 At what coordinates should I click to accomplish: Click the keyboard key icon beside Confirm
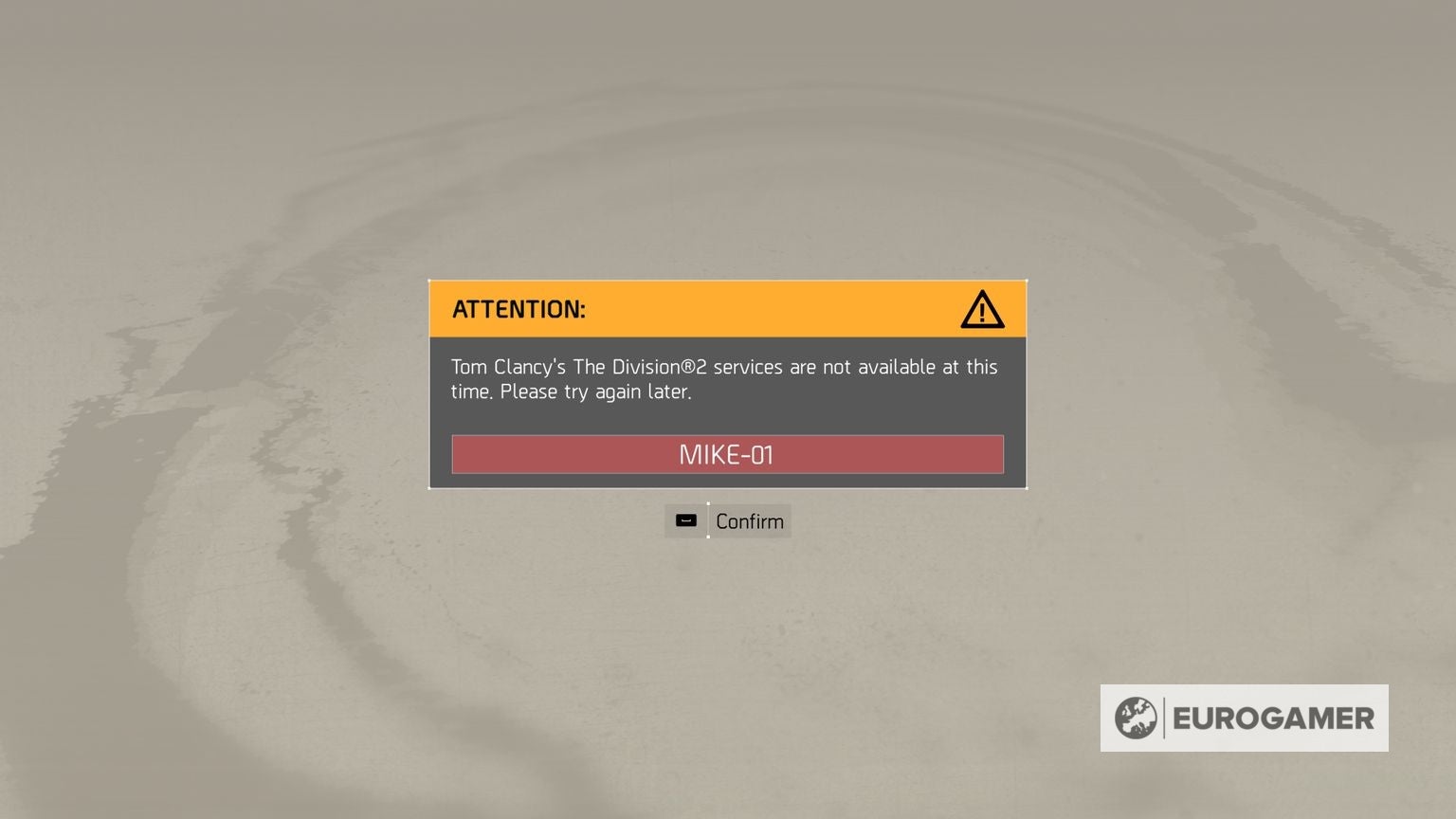pyautogui.click(x=685, y=520)
